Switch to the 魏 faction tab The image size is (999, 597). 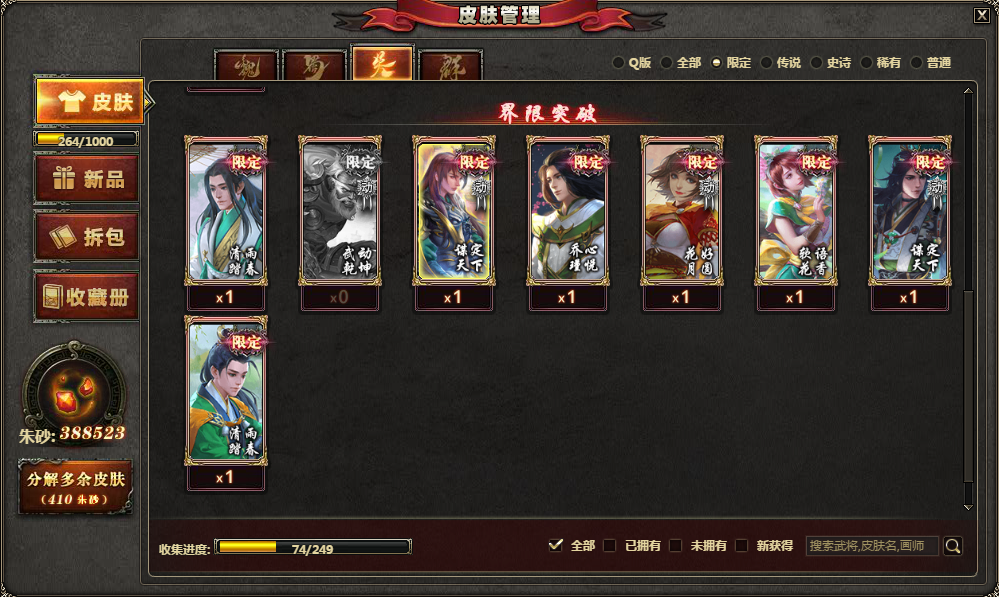pyautogui.click(x=247, y=66)
